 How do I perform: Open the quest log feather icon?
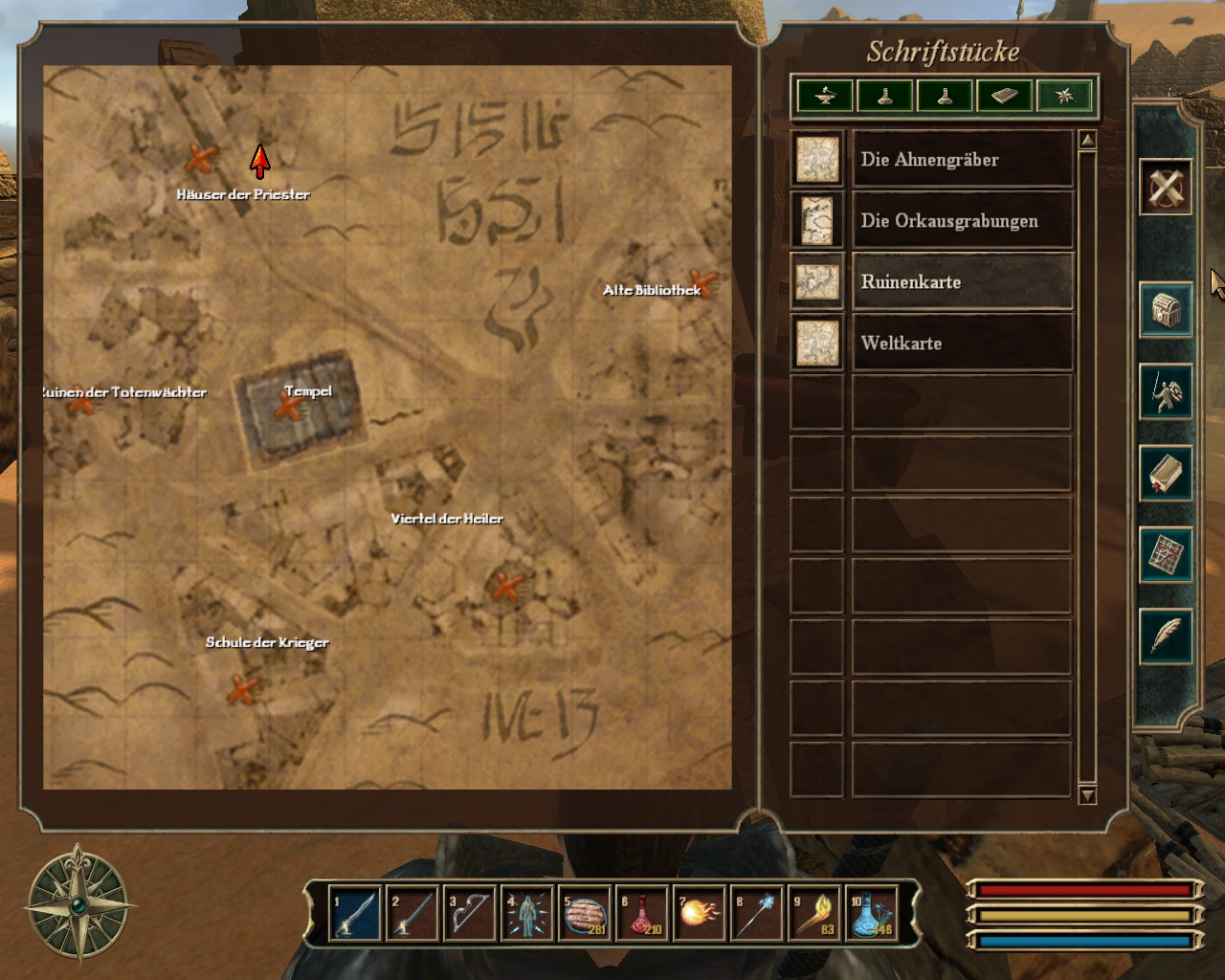(1166, 635)
